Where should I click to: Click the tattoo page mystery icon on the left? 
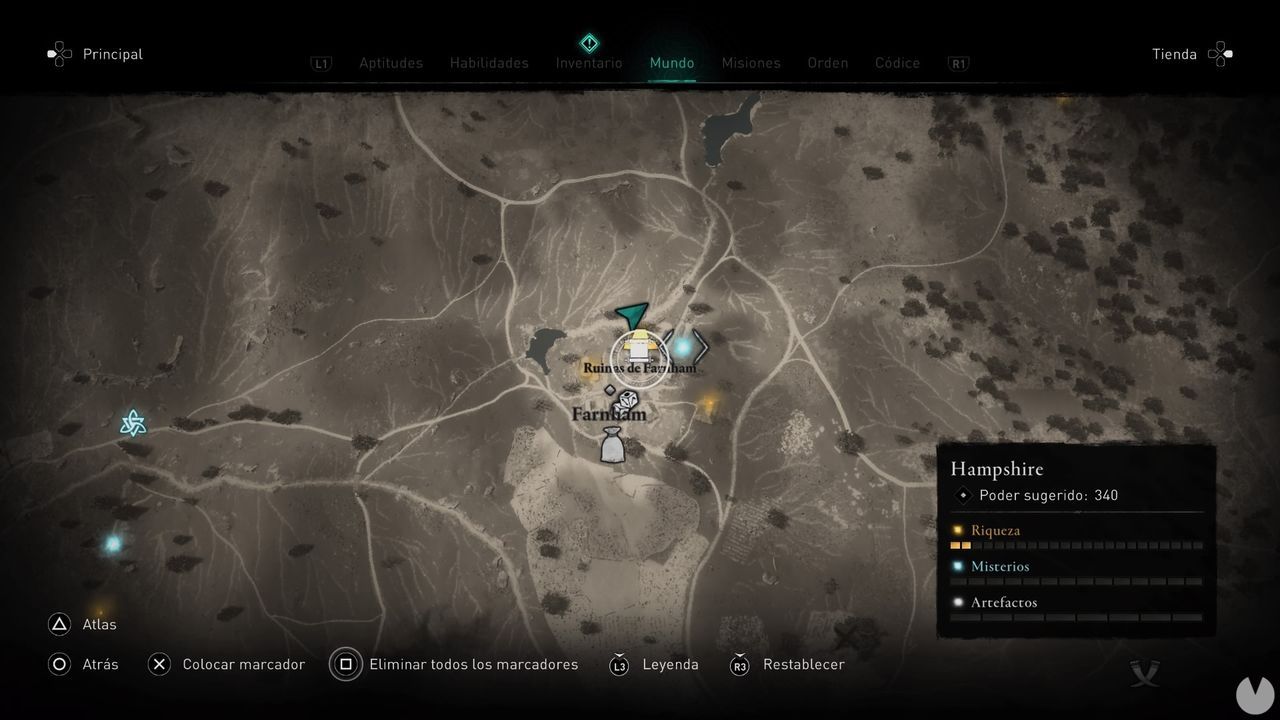131,424
